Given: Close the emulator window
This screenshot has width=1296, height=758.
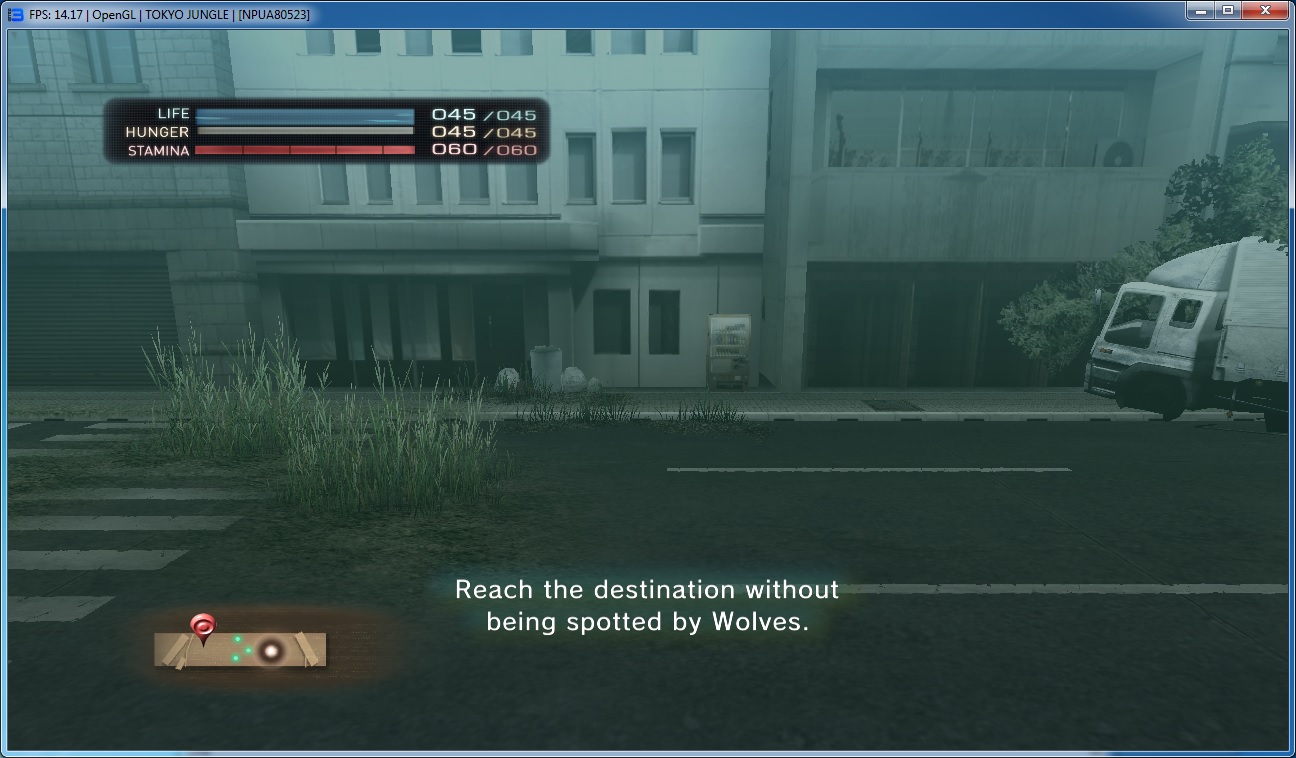Looking at the screenshot, I should tap(1264, 10).
